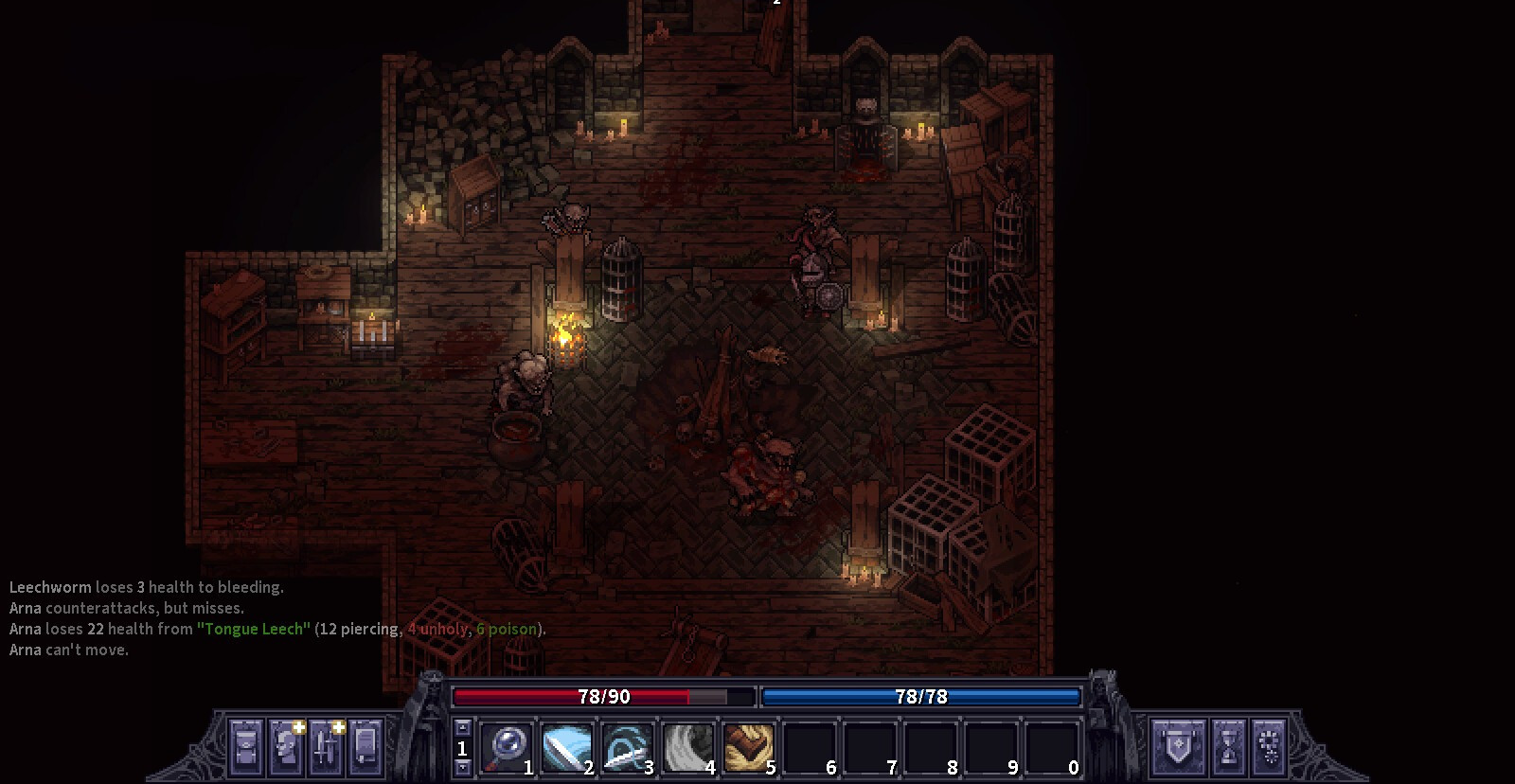This screenshot has height=784, width=1515.
Task: Use the brown and tan ability in slot 5
Action: coord(750,747)
